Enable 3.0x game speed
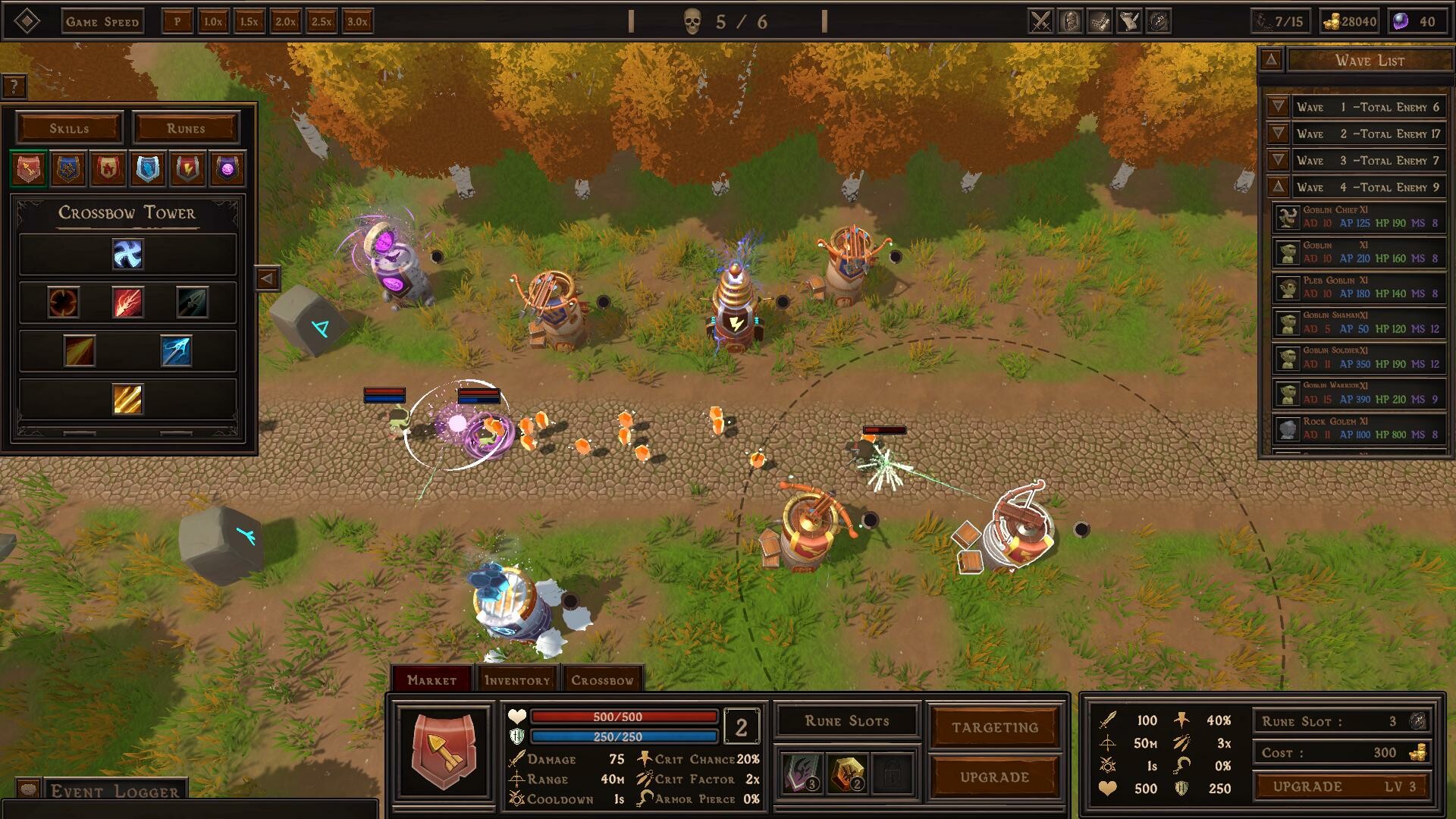 click(358, 22)
